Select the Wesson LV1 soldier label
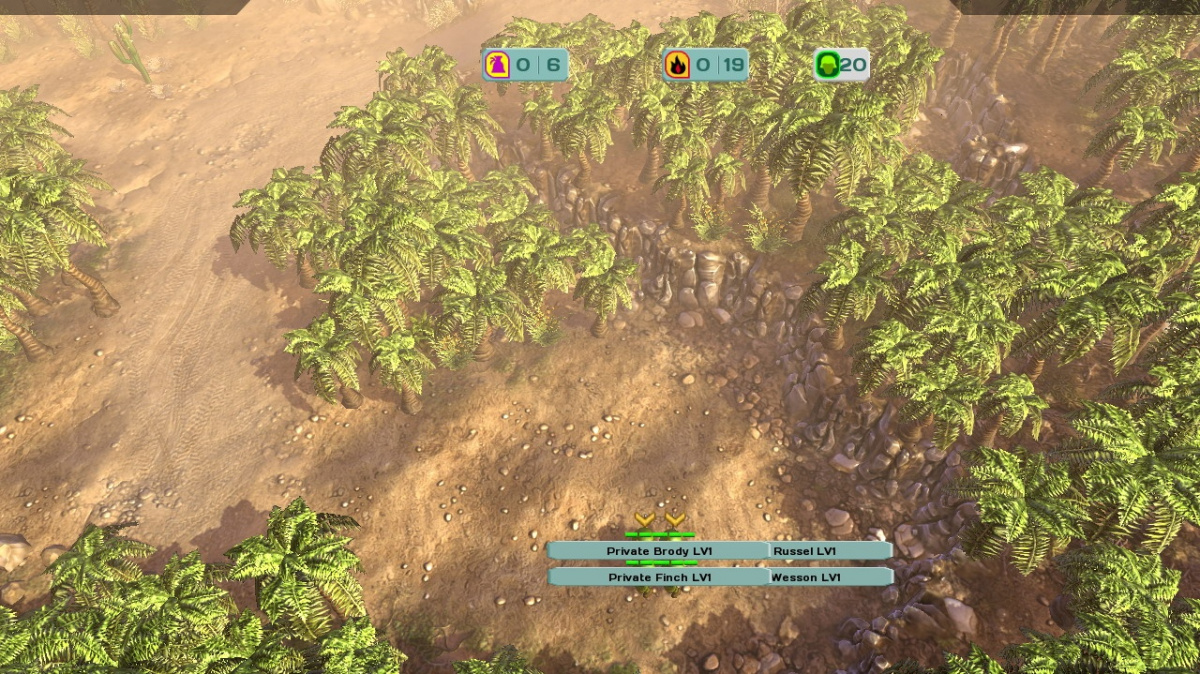Image resolution: width=1200 pixels, height=674 pixels. tap(829, 577)
